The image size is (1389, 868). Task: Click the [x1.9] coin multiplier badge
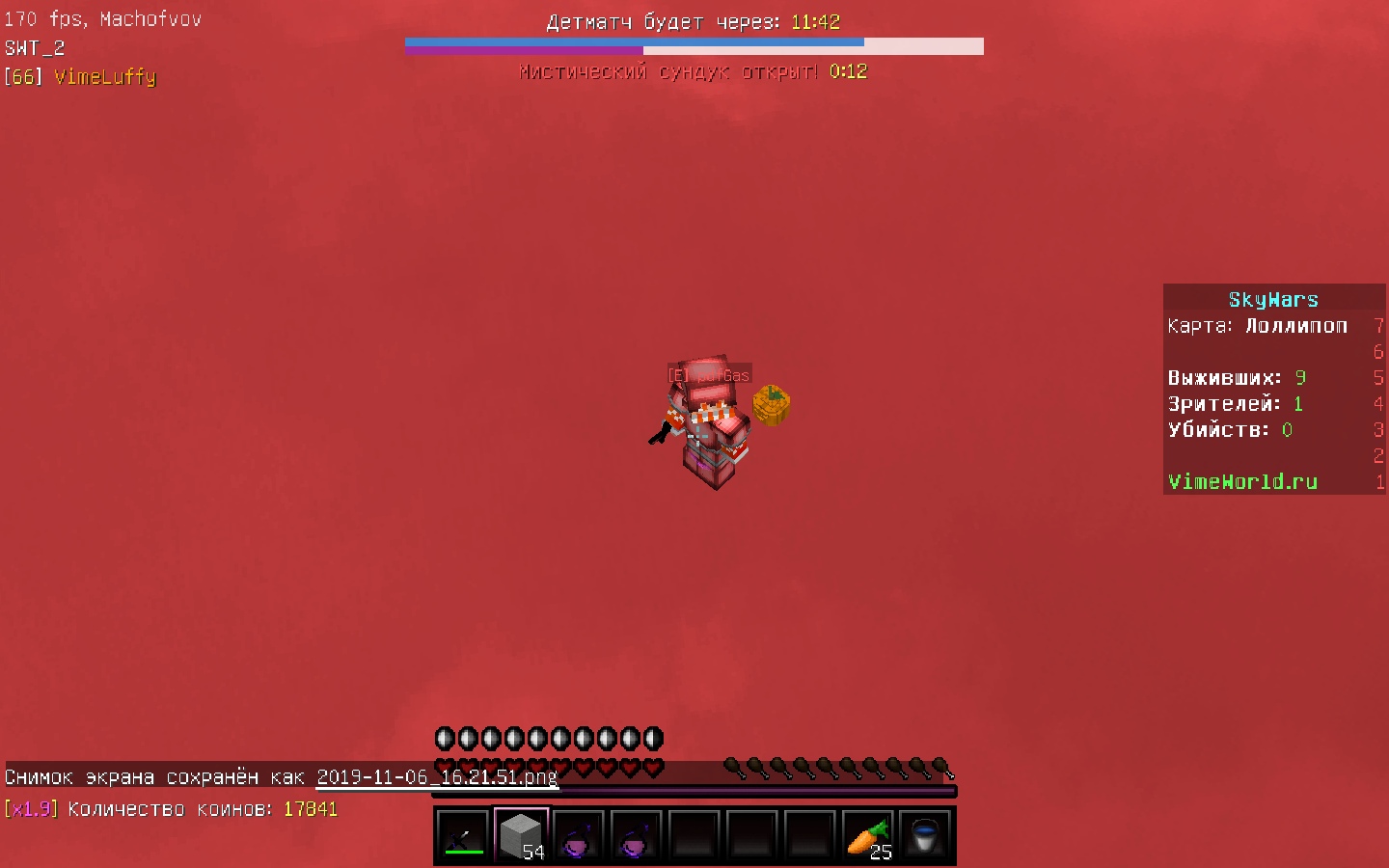tap(32, 809)
